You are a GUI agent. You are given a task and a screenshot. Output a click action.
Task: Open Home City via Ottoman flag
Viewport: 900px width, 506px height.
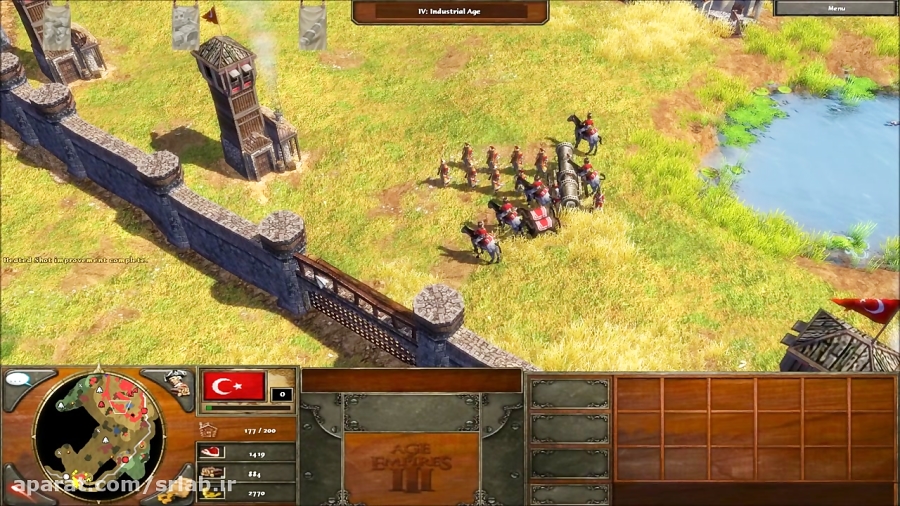pos(234,385)
